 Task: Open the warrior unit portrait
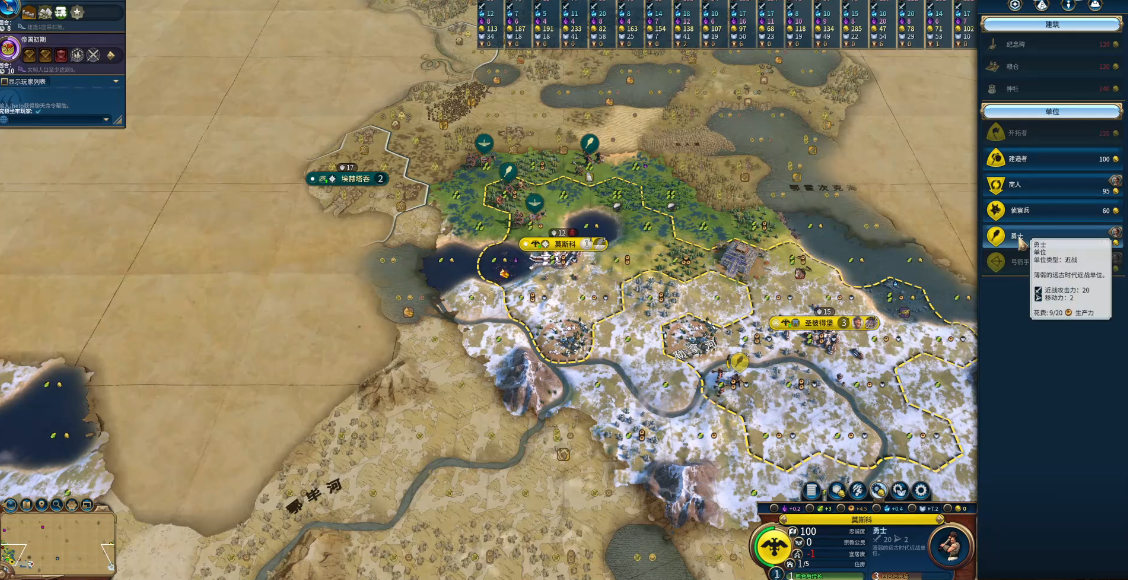(x=950, y=546)
